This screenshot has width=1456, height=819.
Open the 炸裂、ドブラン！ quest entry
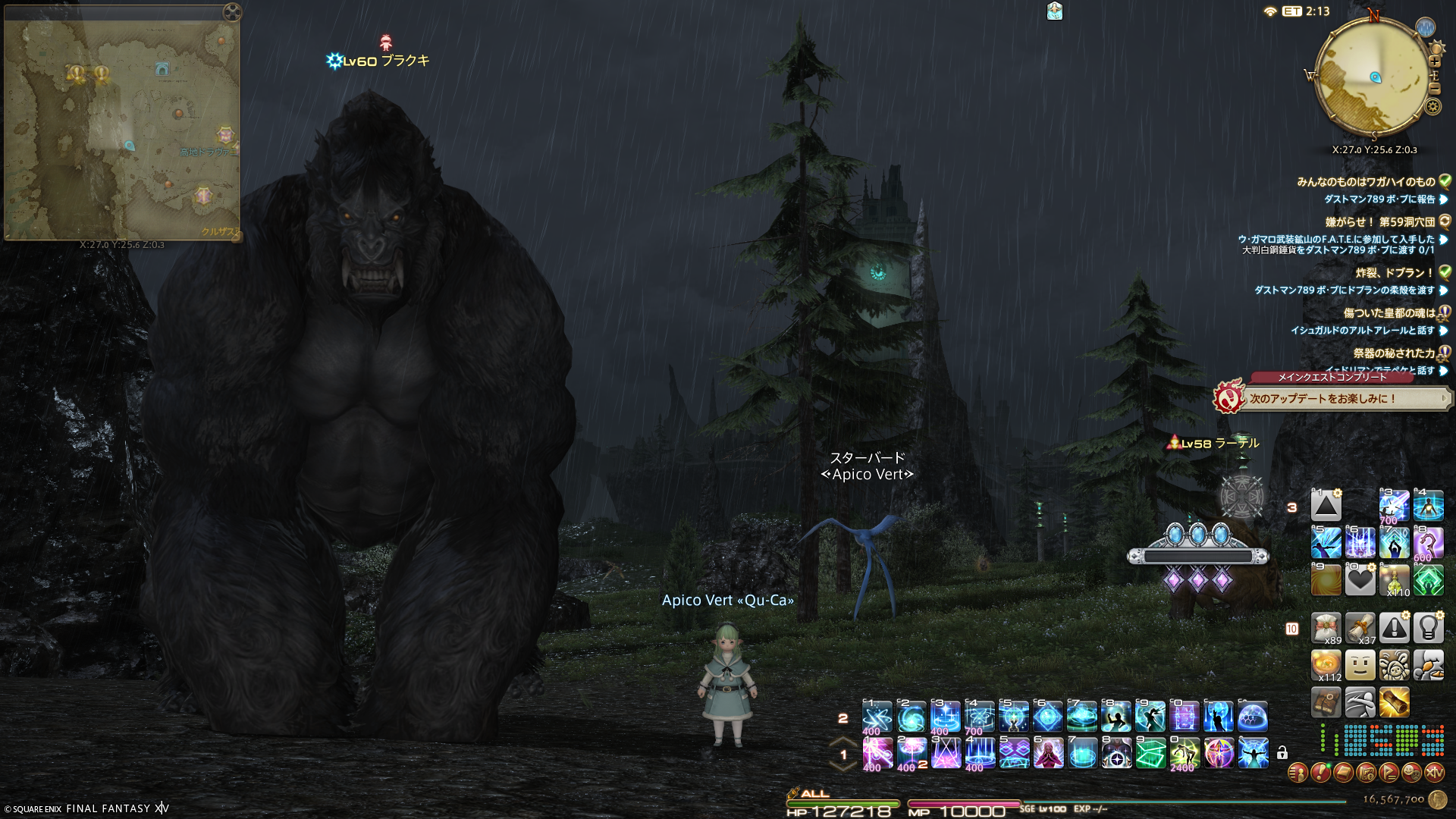[x=1395, y=273]
